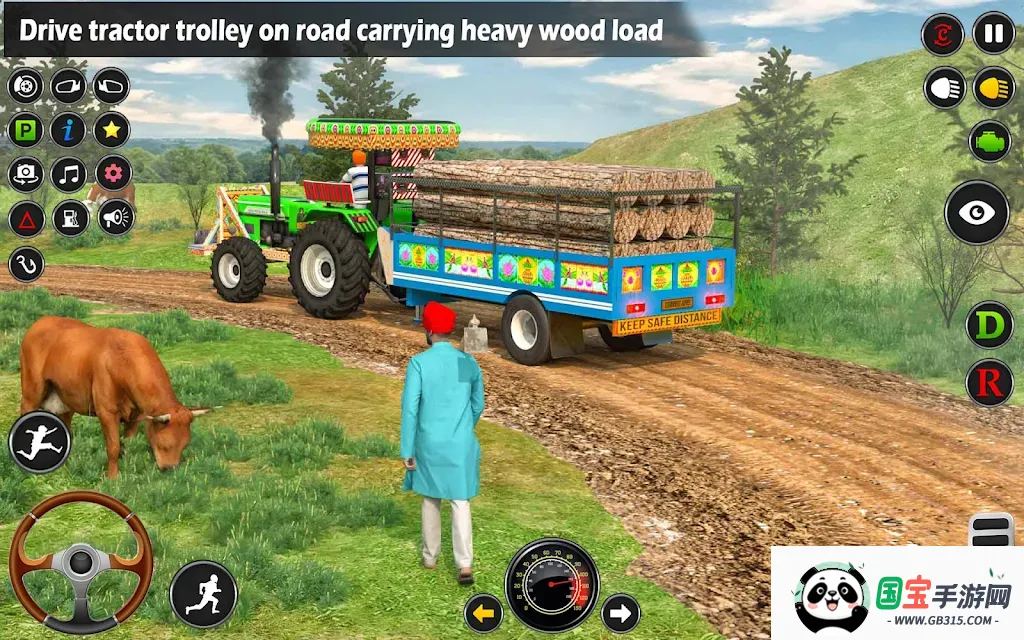Activate the yellow left turn arrow
Viewport: 1024px width, 640px height.
coord(484,613)
